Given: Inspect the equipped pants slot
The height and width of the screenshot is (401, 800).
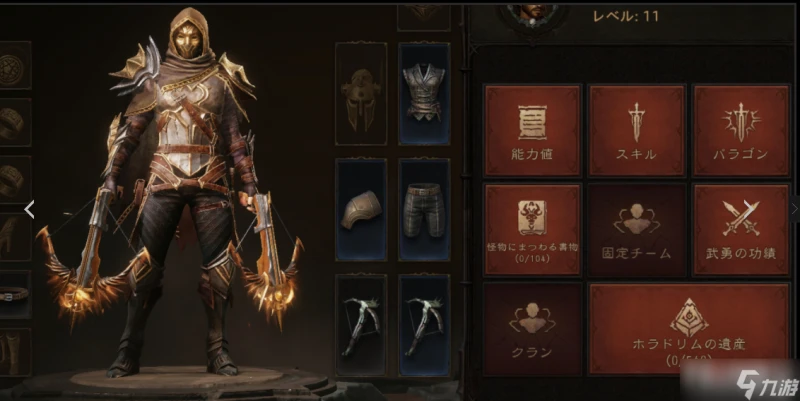Looking at the screenshot, I should tap(424, 209).
